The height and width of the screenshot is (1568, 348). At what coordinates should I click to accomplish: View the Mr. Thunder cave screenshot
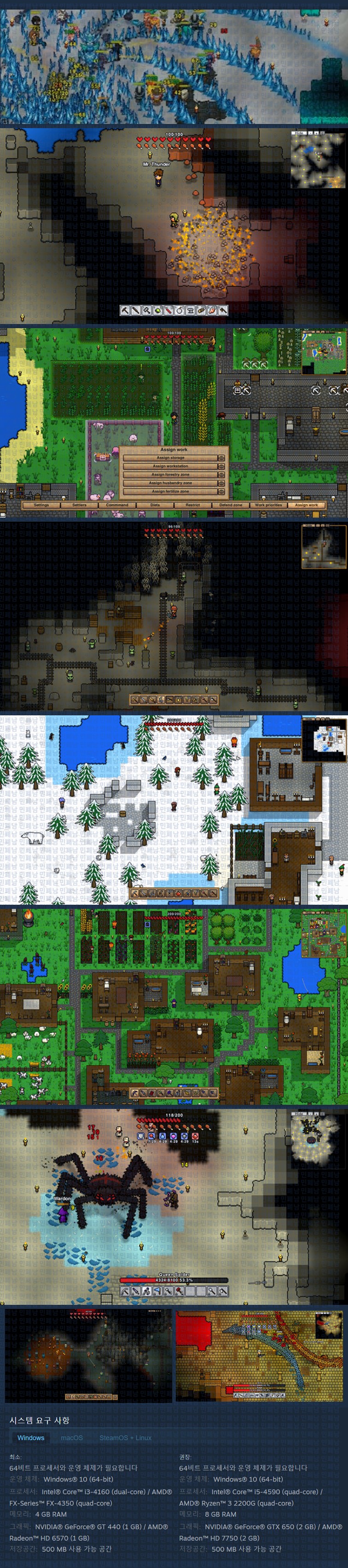[174, 225]
